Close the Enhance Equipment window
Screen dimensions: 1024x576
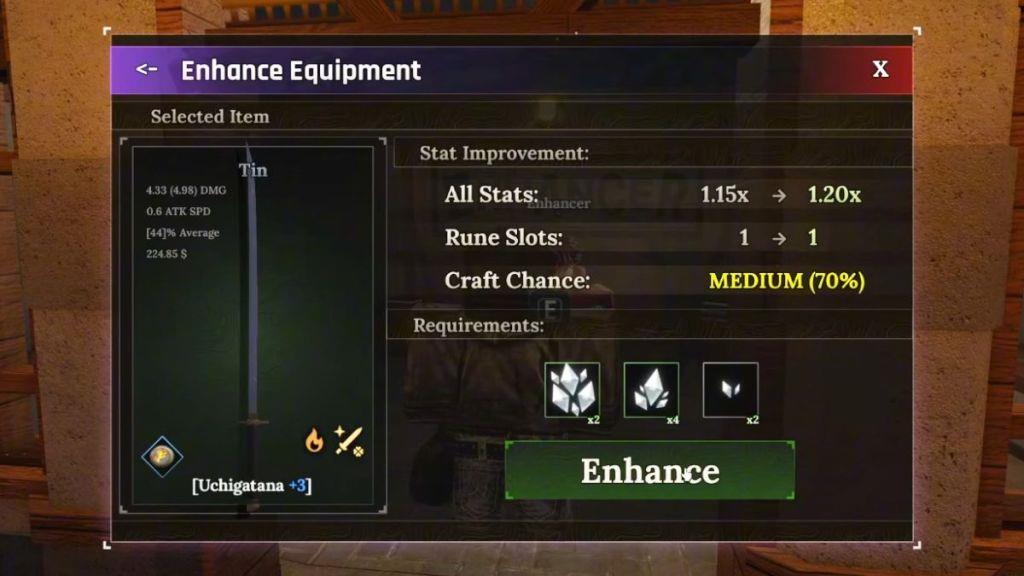[880, 69]
